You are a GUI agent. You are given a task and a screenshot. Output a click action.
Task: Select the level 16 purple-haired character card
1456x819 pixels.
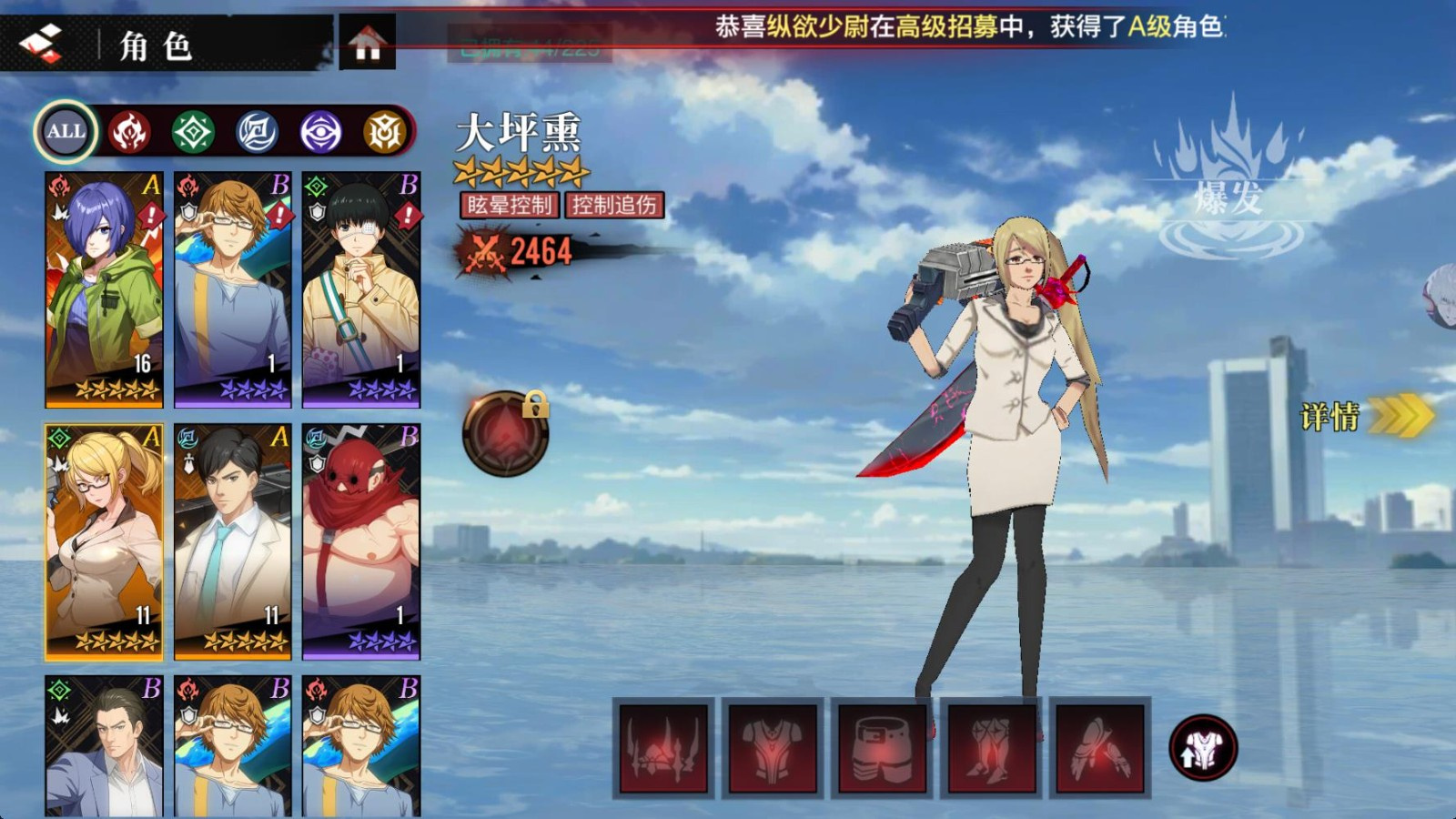[103, 287]
